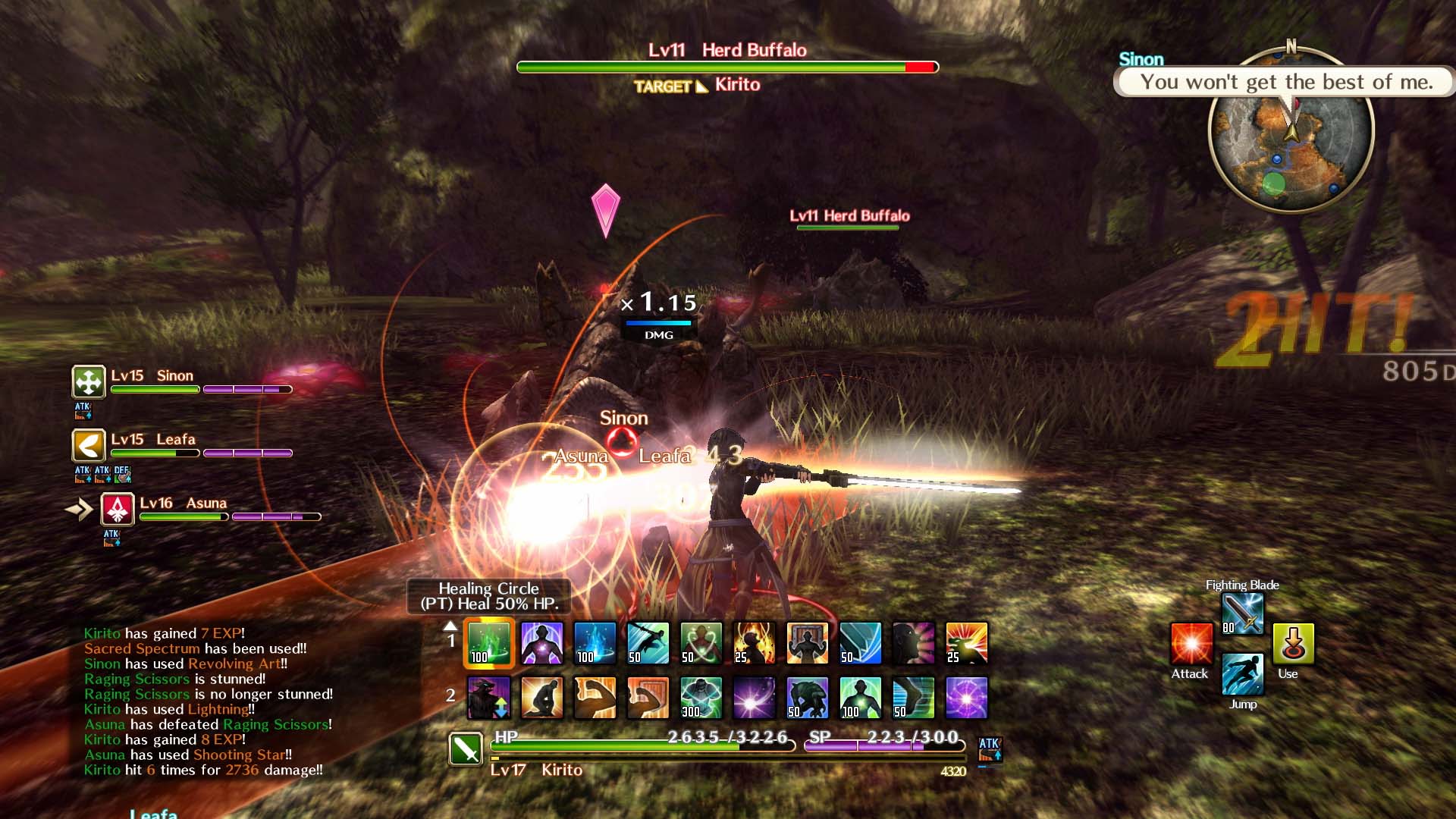Open the circular minimap
Screen dimensions: 1456x819
1291,130
